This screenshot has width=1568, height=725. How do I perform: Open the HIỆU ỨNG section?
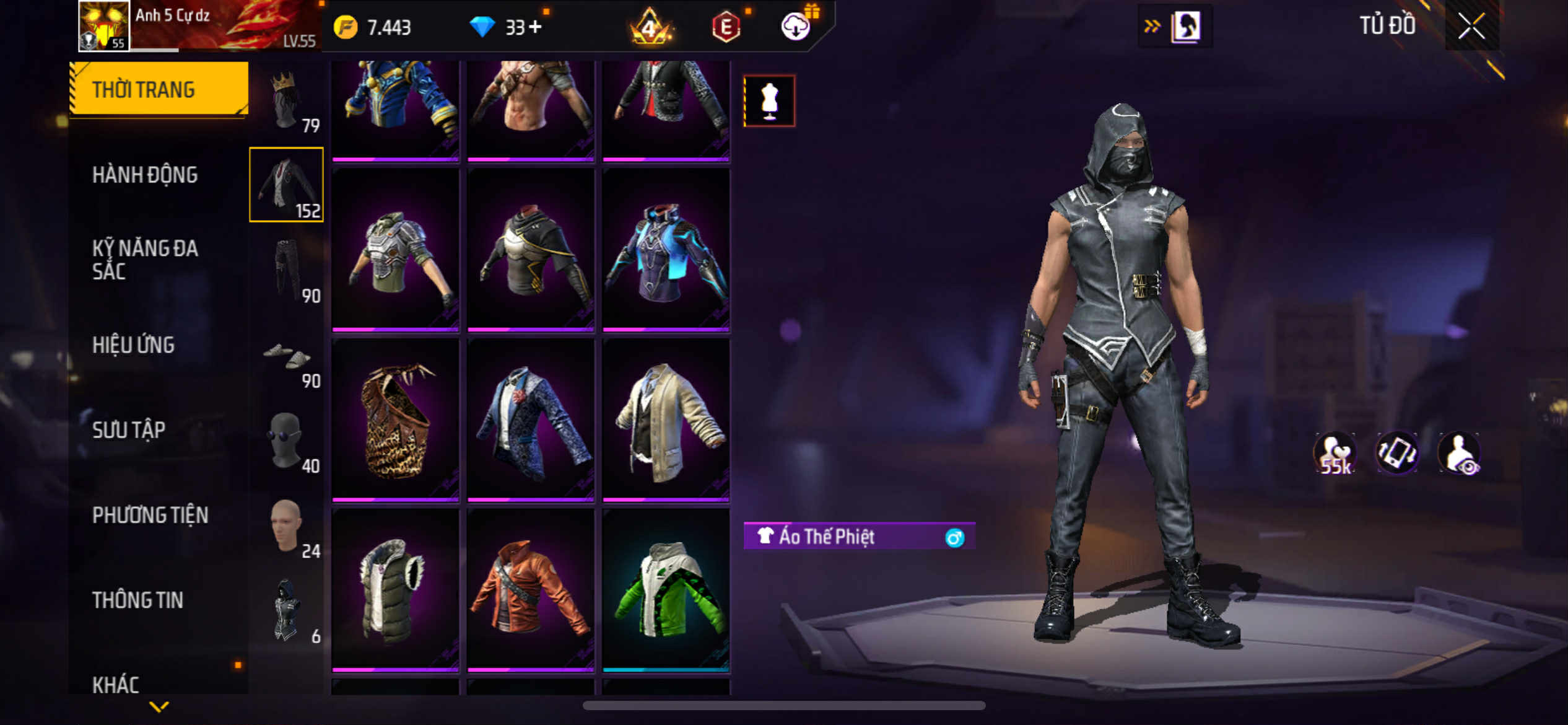click(x=133, y=345)
